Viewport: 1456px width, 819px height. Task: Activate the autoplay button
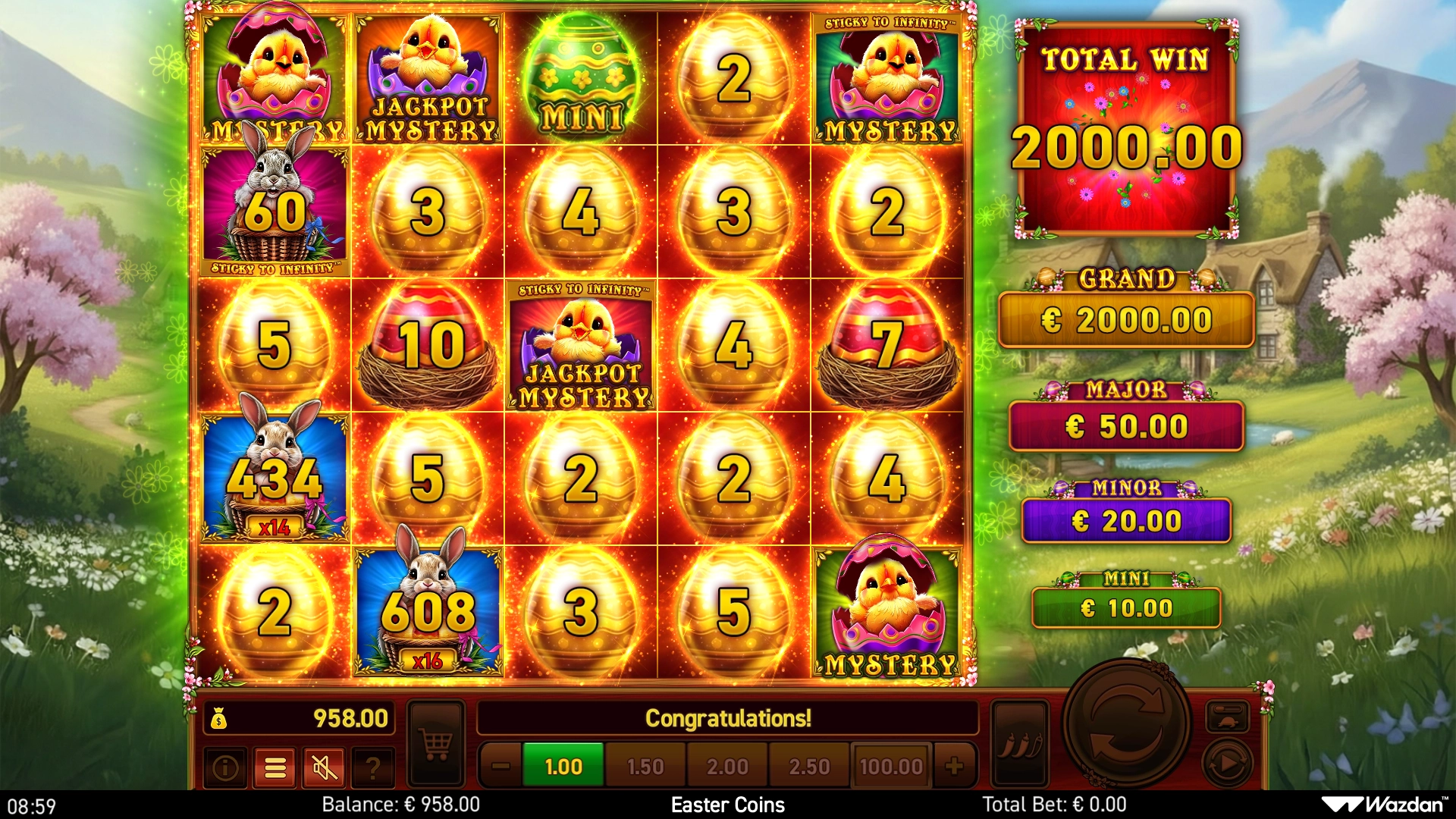[x=1227, y=762]
